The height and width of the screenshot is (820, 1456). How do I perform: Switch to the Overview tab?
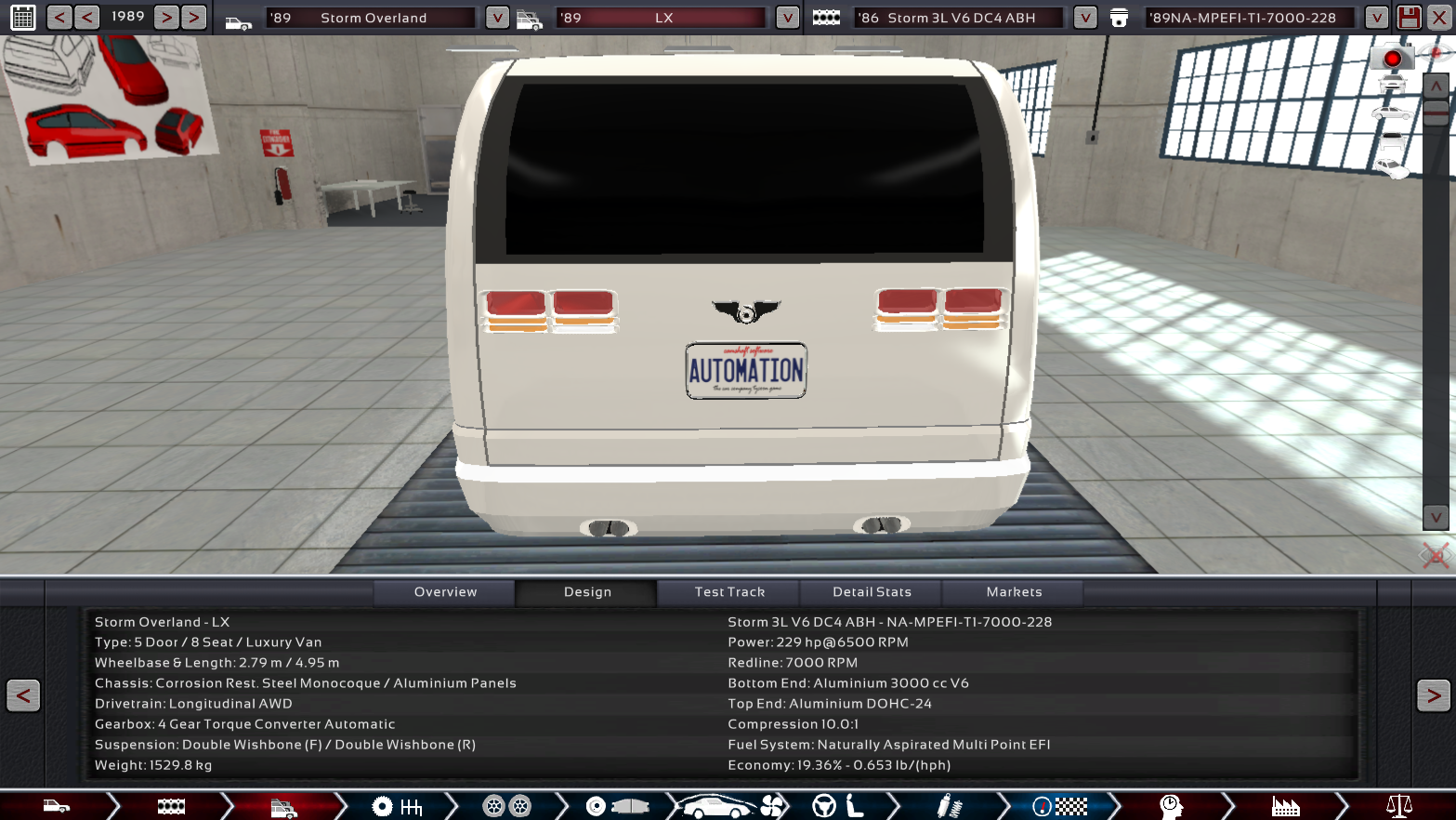(x=445, y=592)
